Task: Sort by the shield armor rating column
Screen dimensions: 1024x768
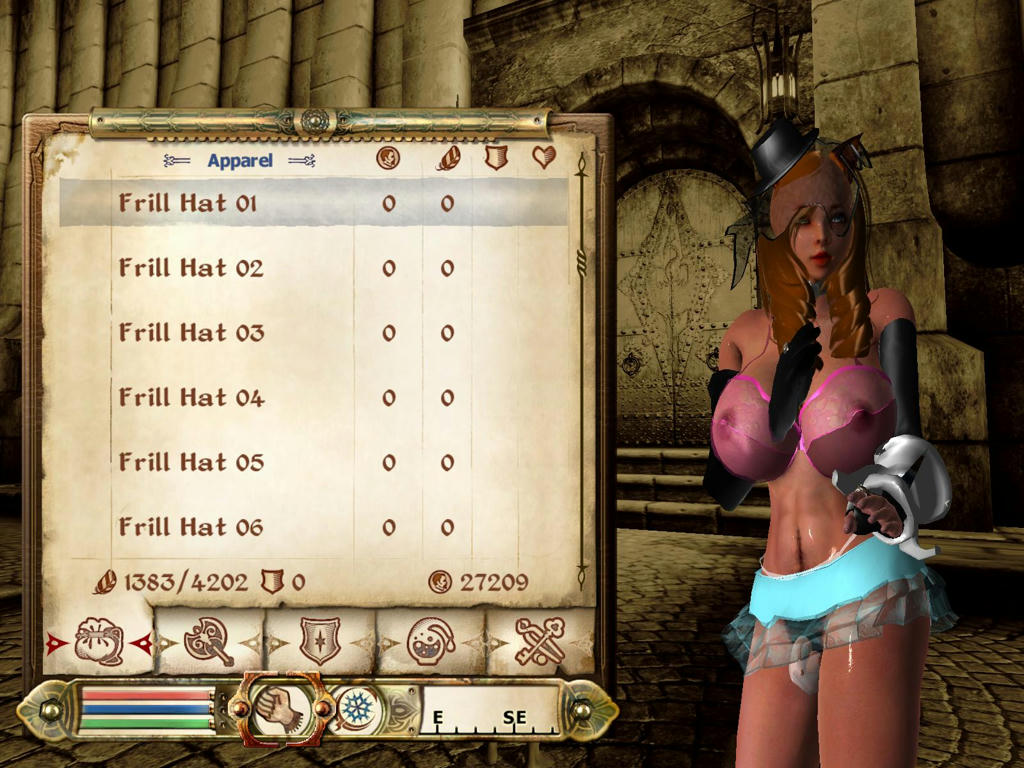Action: tap(496, 158)
